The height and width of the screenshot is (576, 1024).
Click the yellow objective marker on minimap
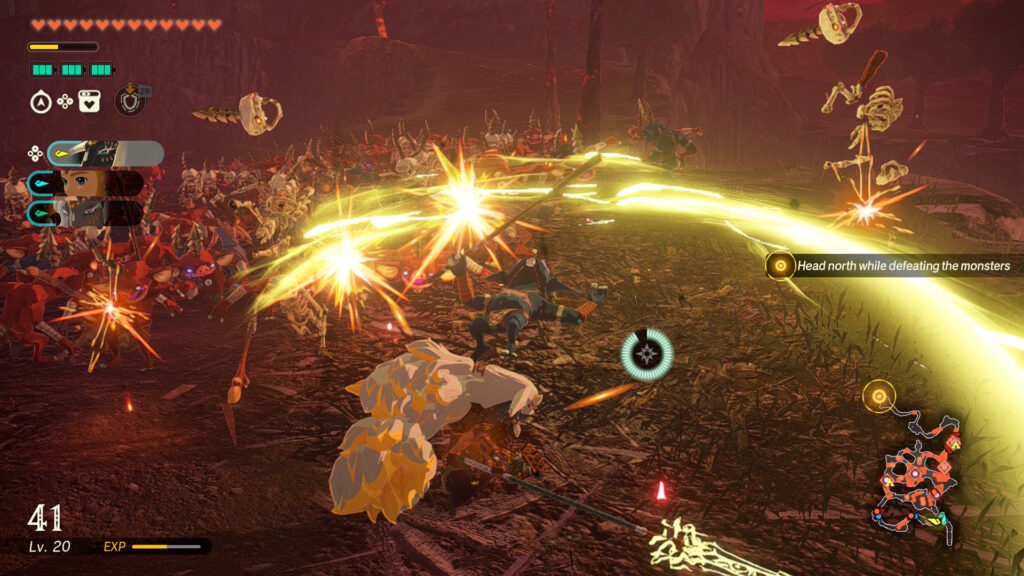click(x=879, y=397)
